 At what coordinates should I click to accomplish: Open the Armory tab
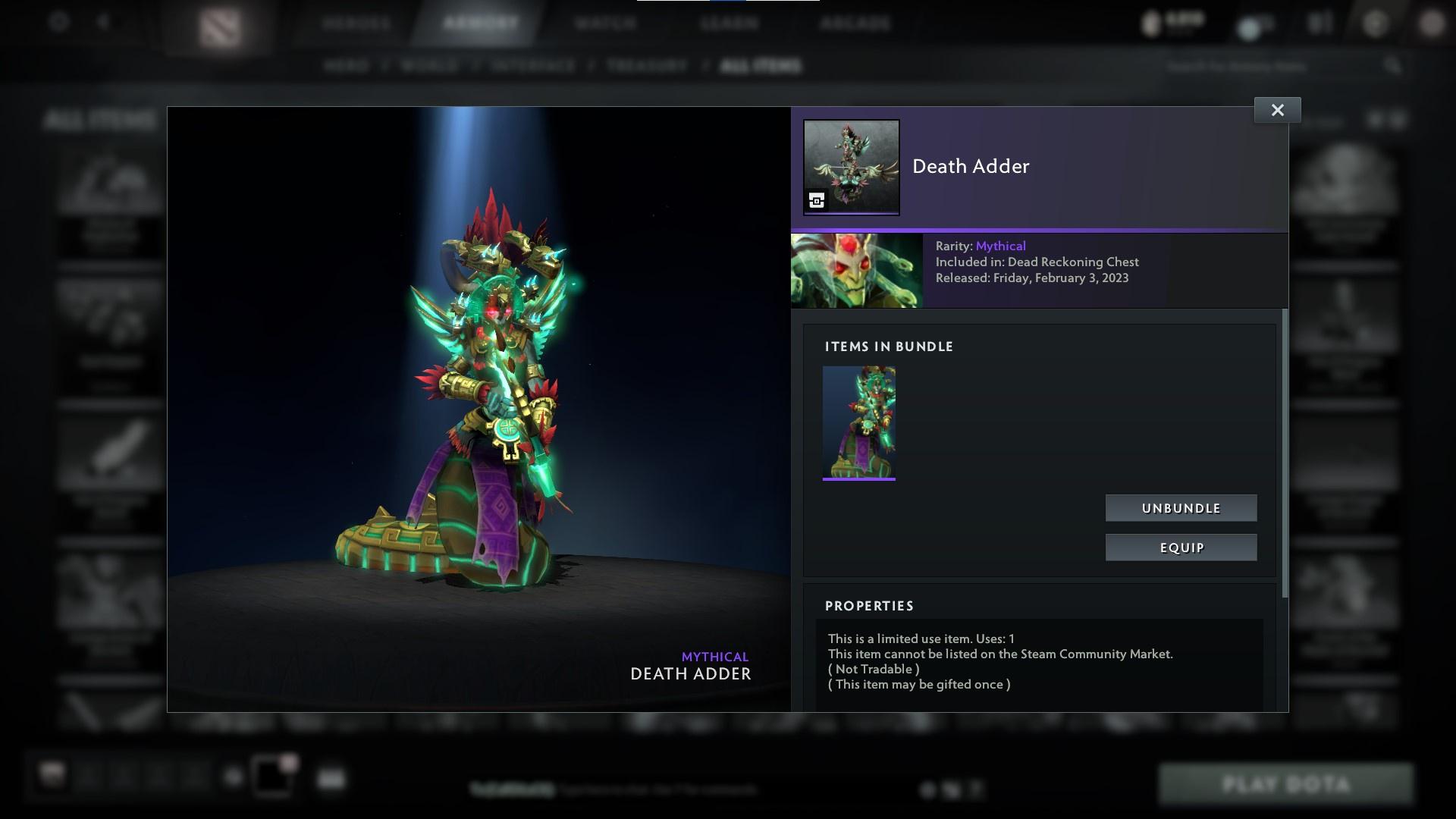tap(476, 23)
